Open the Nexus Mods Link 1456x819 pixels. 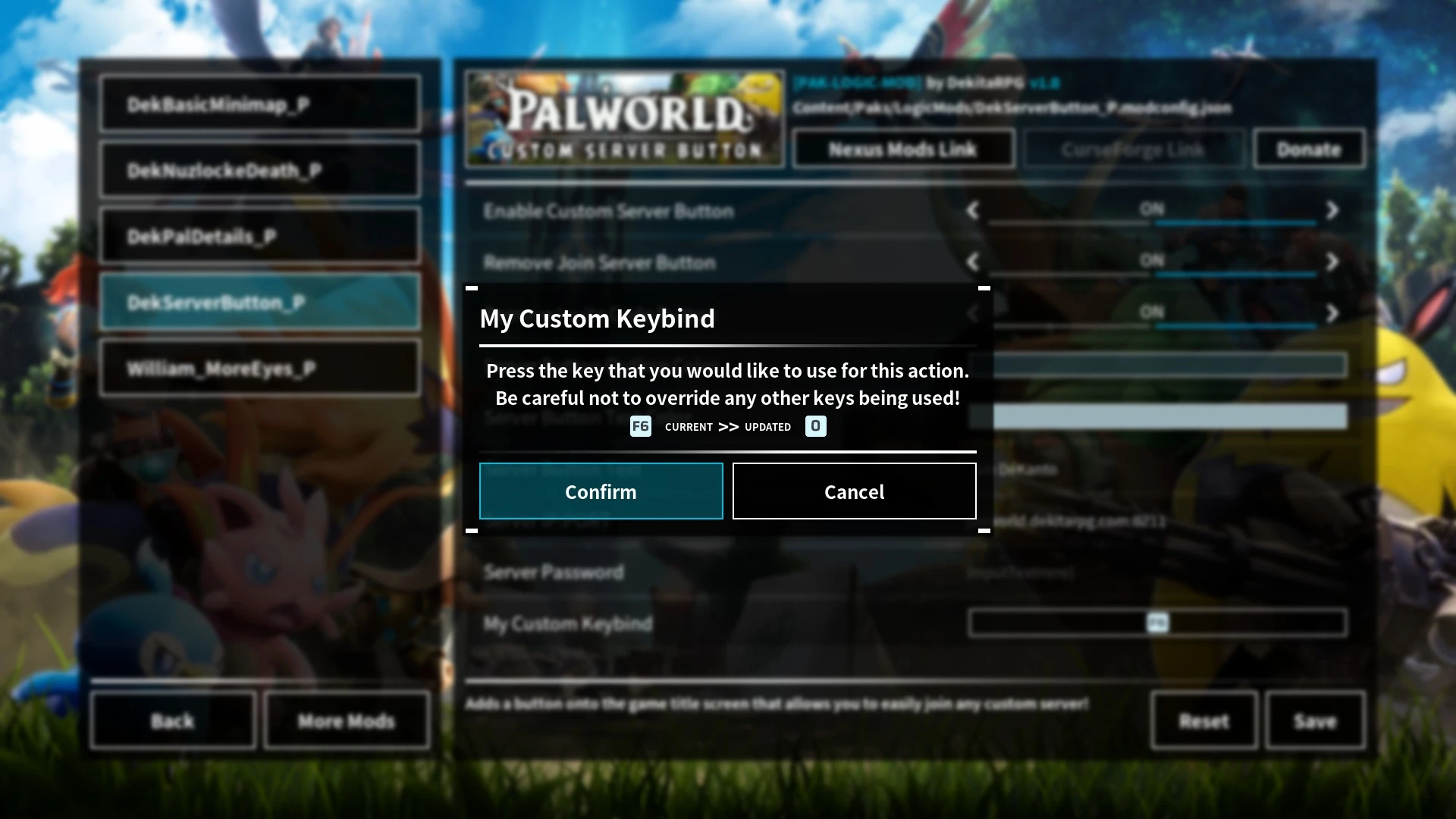(902, 149)
